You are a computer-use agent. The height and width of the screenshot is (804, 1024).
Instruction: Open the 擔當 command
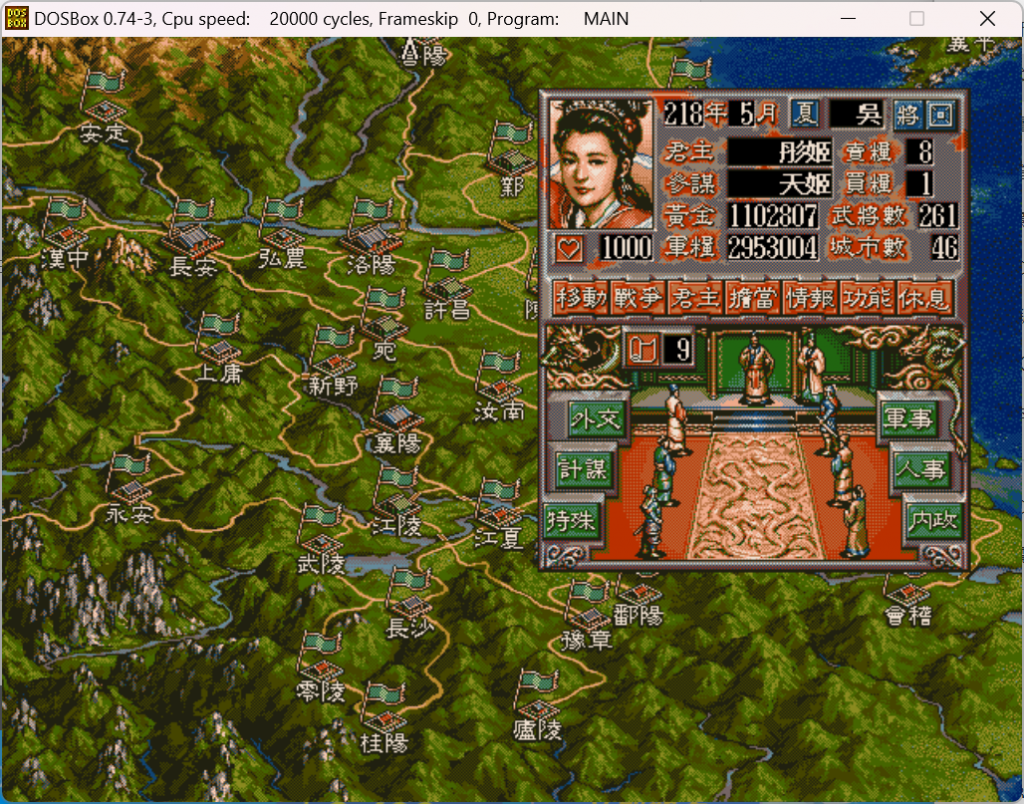tap(753, 297)
